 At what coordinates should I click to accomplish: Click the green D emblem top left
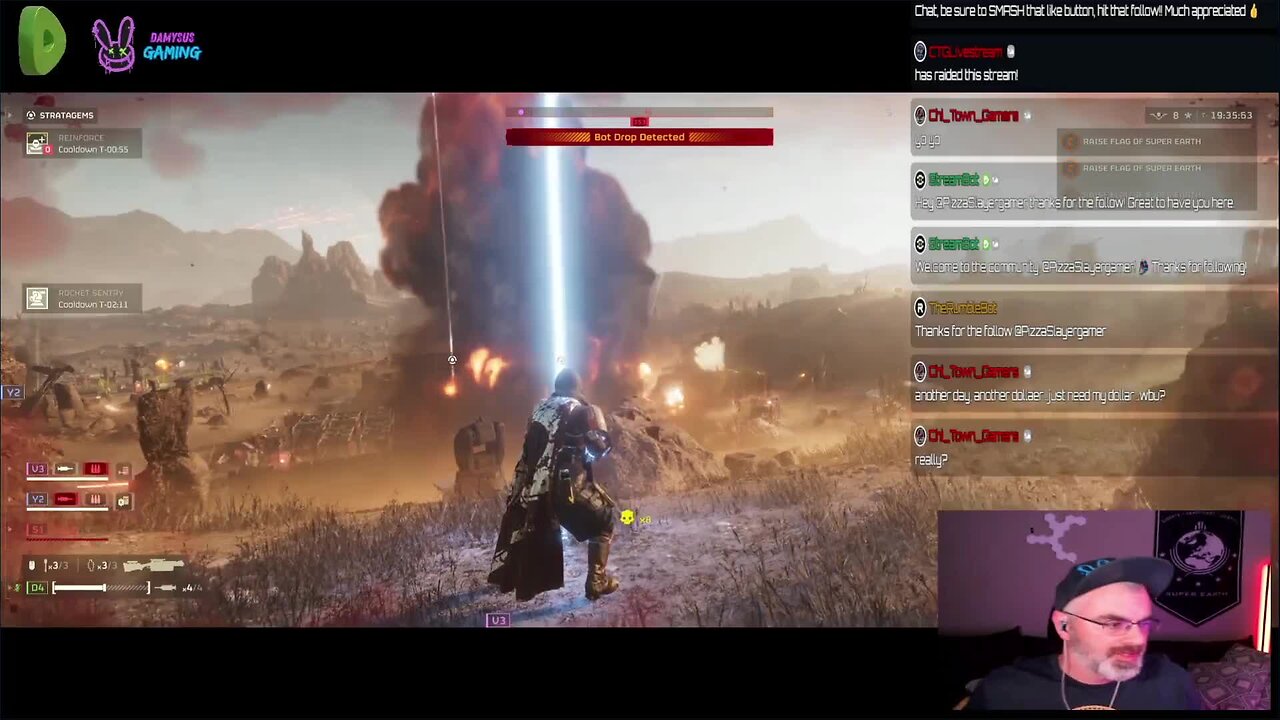coord(41,41)
